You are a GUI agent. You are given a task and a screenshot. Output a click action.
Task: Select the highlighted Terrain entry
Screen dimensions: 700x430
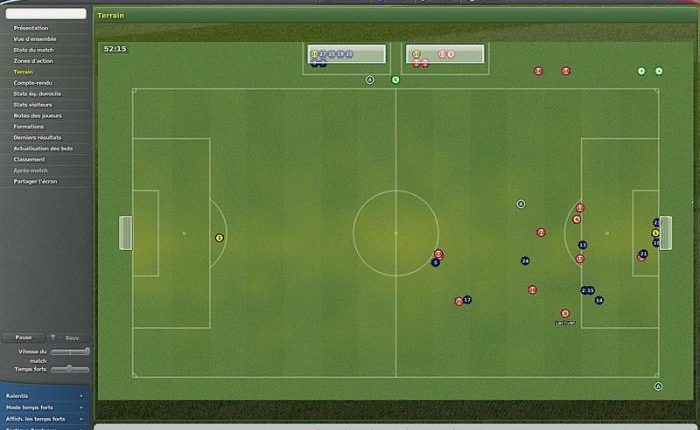click(23, 72)
